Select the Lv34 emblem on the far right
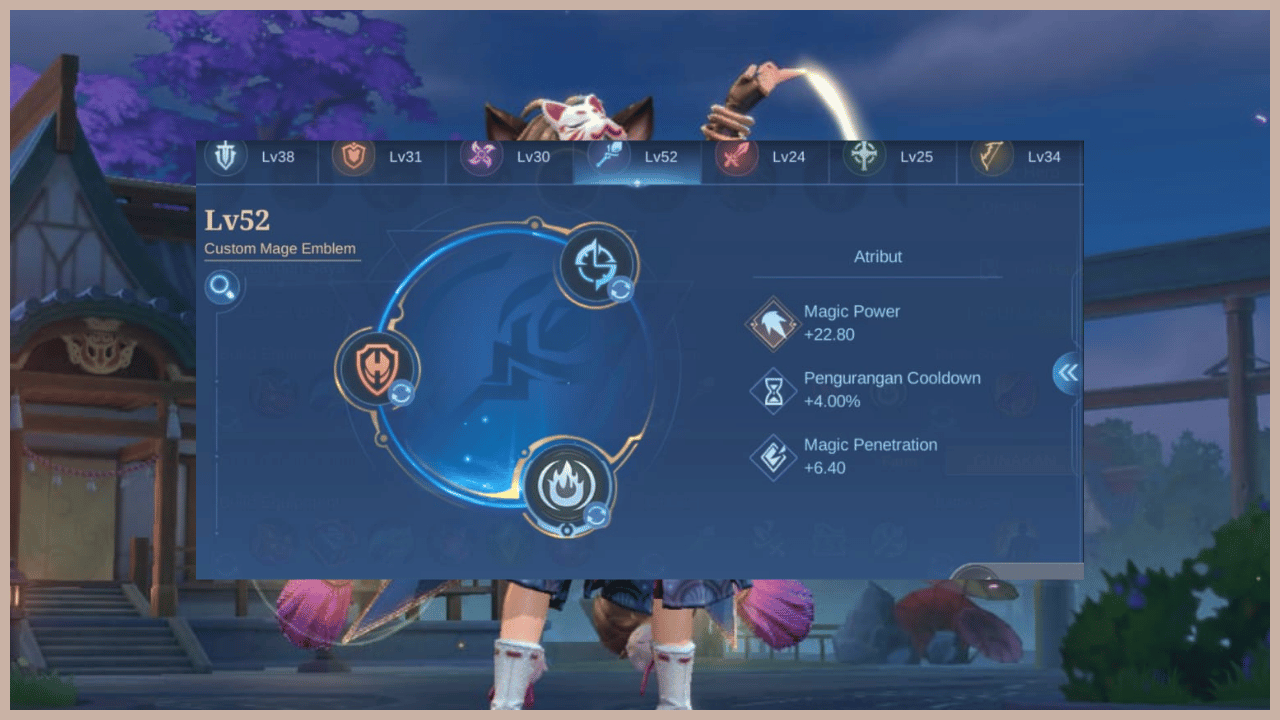The height and width of the screenshot is (720, 1280). (992, 157)
